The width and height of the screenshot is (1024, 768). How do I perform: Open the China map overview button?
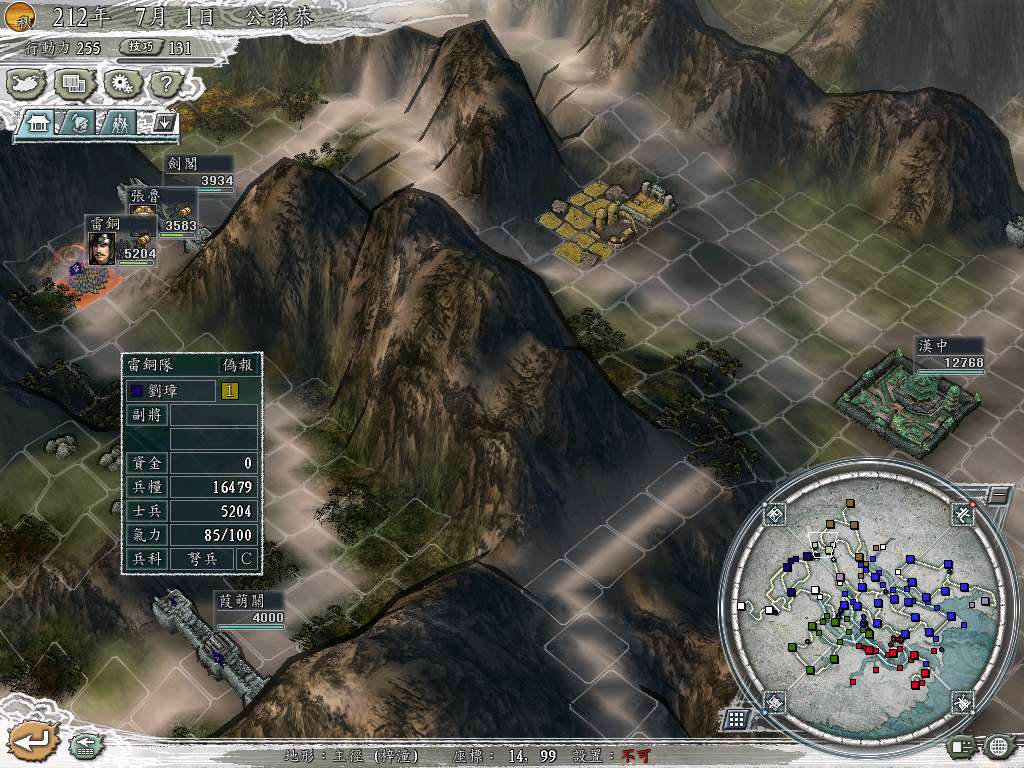pos(25,83)
